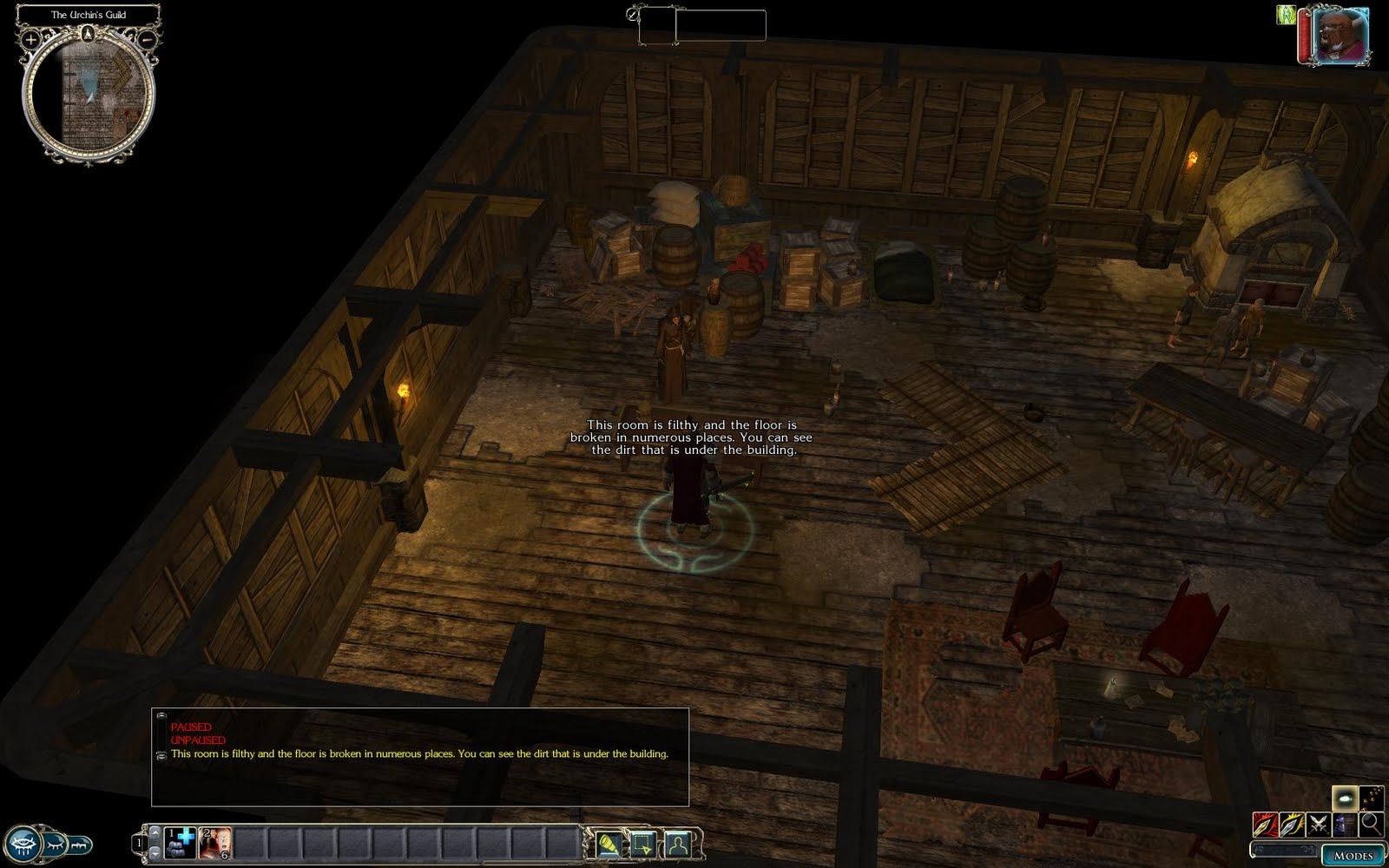
Task: Open the large eye emblem menu
Action: (x=21, y=843)
